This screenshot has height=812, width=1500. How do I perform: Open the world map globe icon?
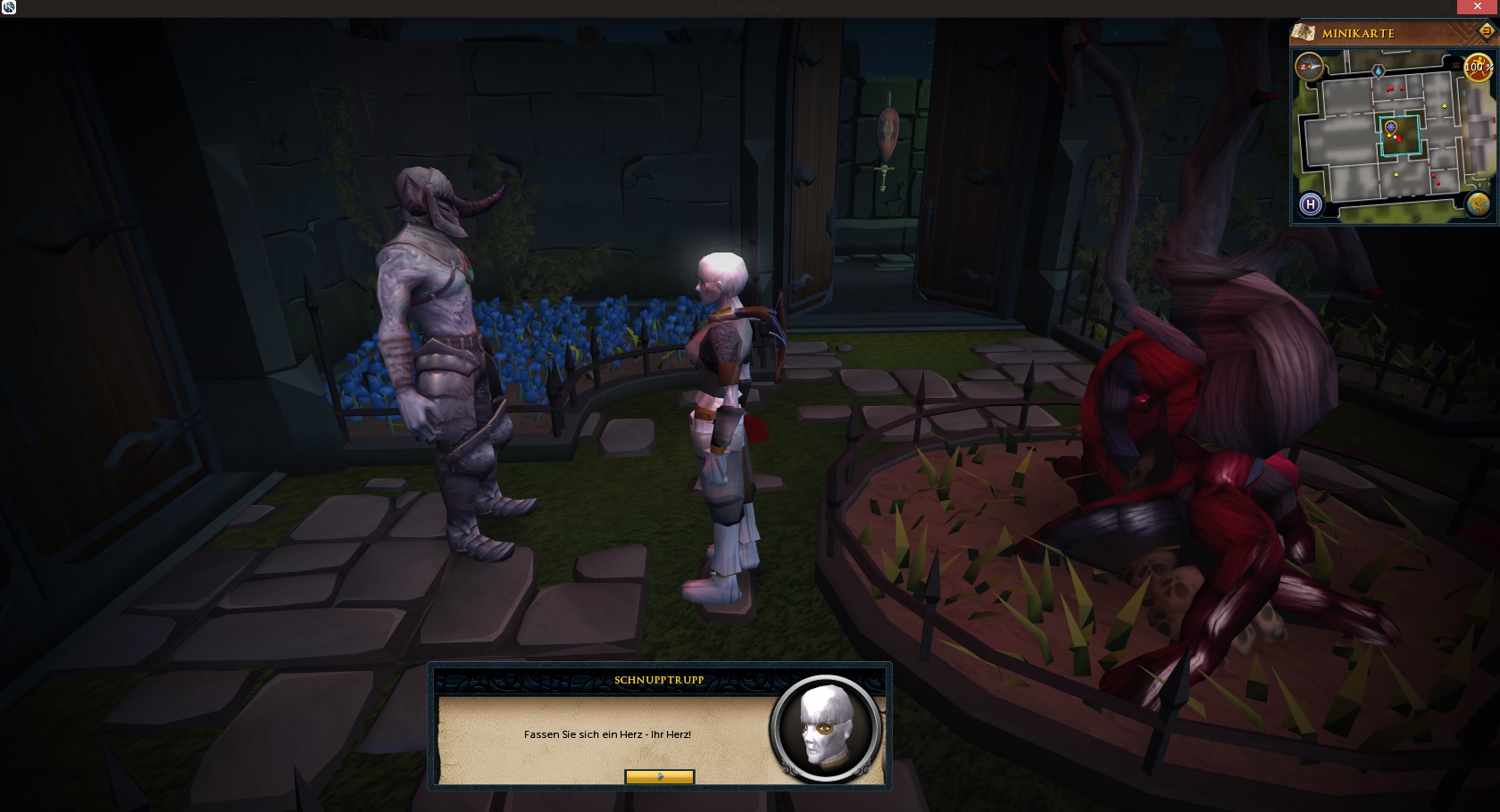point(1478,204)
